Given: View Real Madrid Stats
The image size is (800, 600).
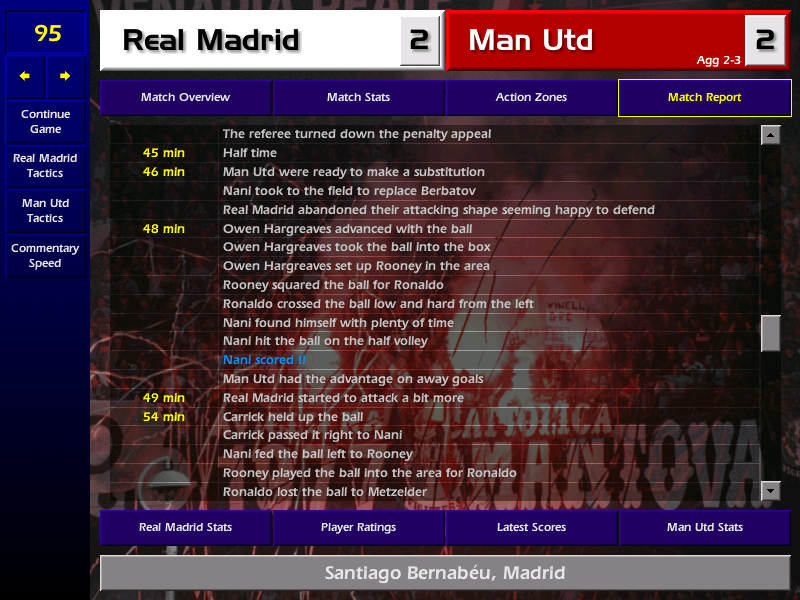Looking at the screenshot, I should point(185,527).
